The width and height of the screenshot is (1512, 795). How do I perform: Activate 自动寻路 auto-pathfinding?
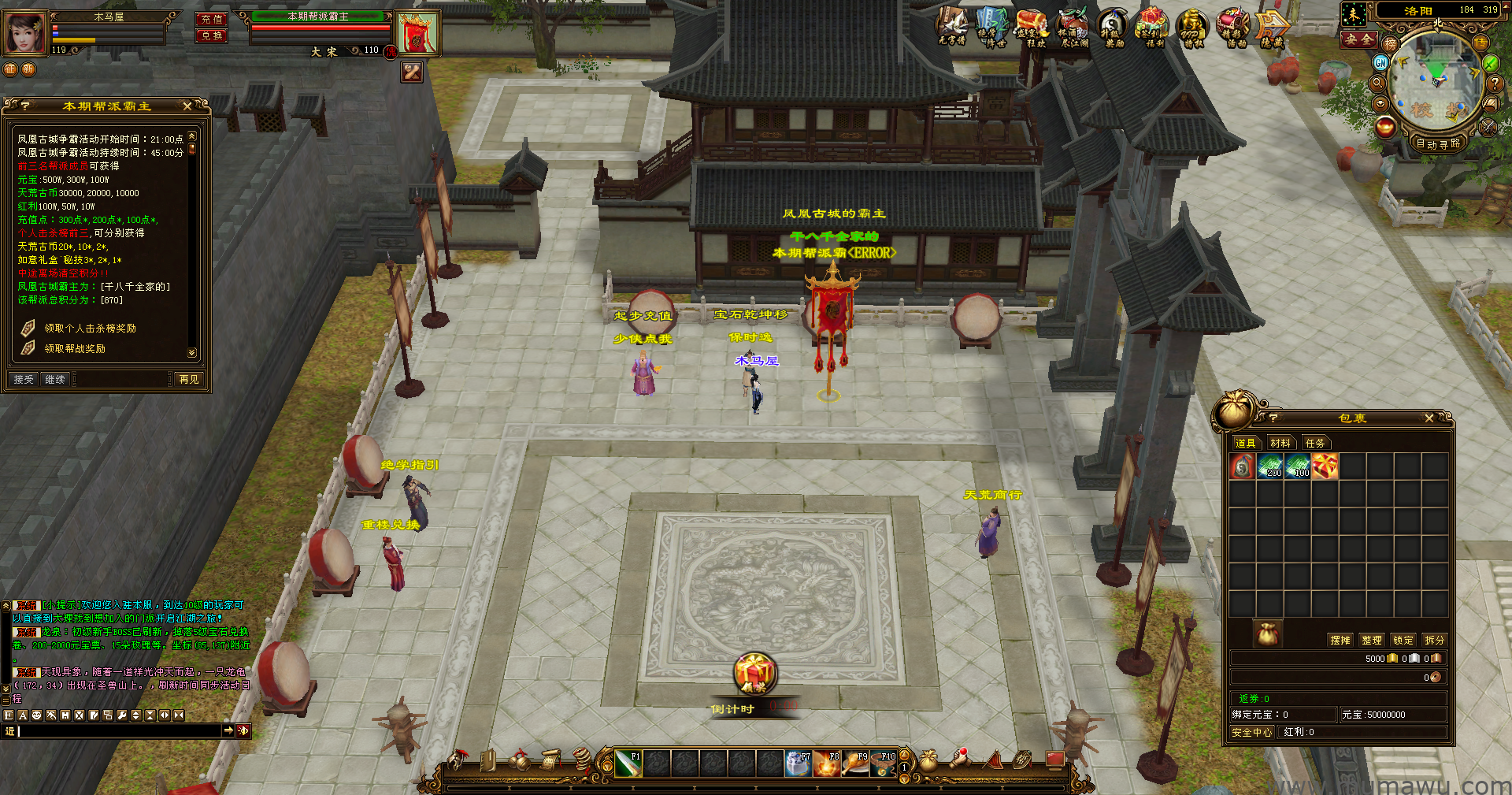click(1438, 143)
